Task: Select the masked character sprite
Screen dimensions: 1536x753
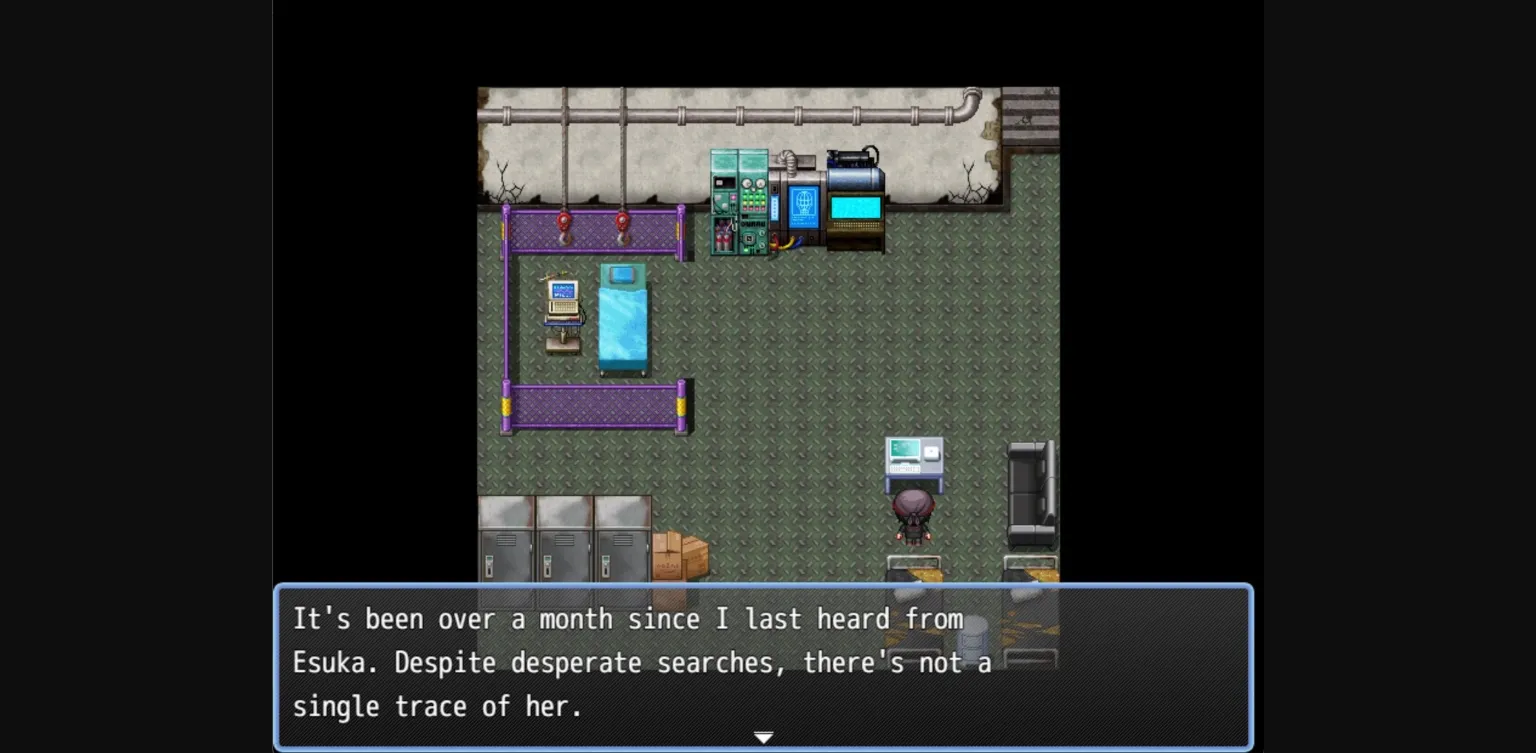Action: [913, 520]
